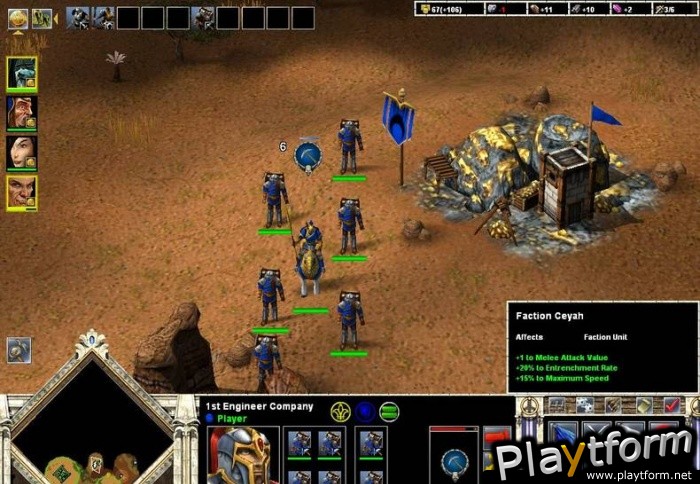Select the dark-haired woman hero portrait
The image size is (700, 484).
pyautogui.click(x=22, y=152)
